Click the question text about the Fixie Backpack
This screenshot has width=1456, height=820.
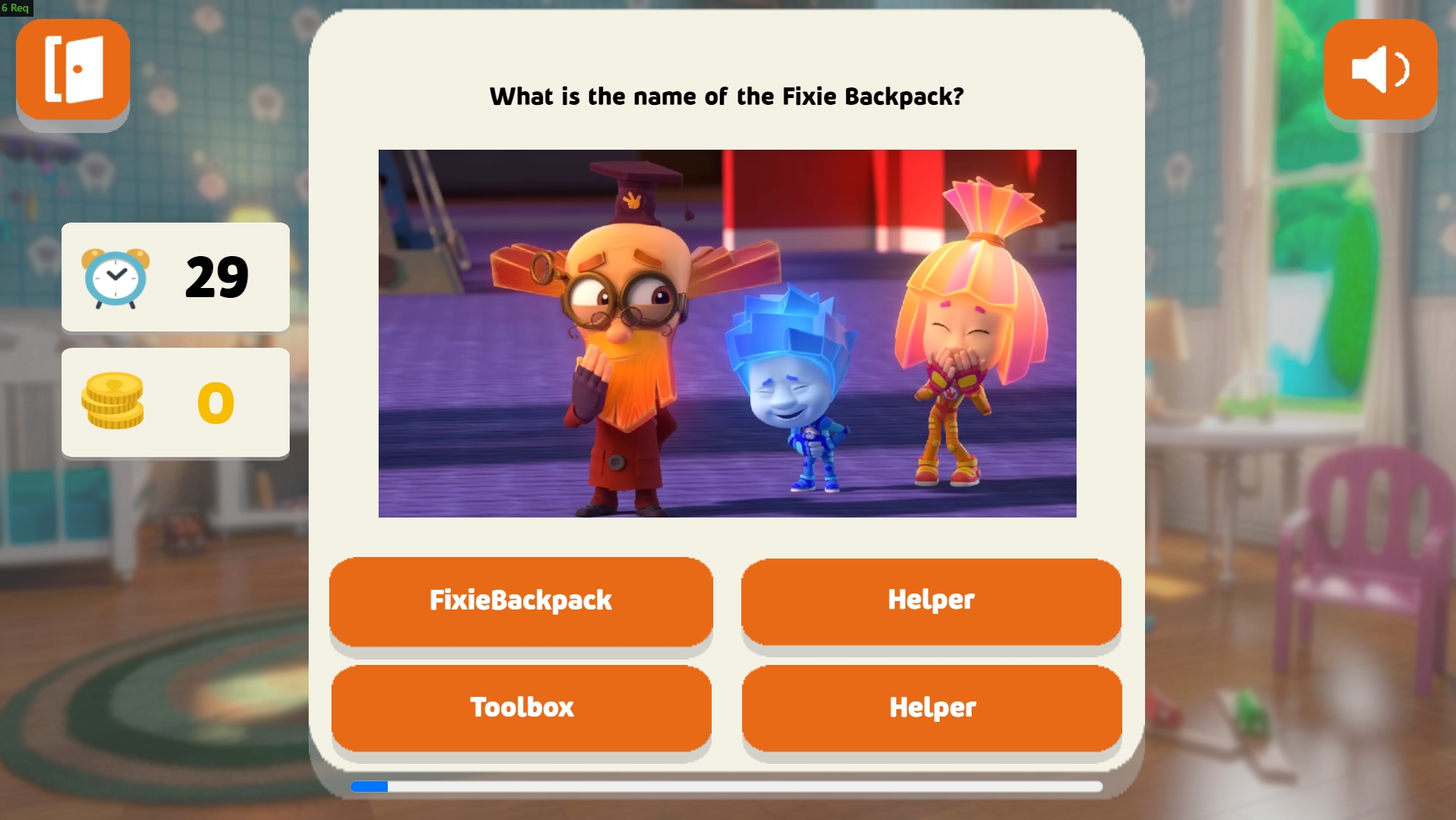[727, 97]
